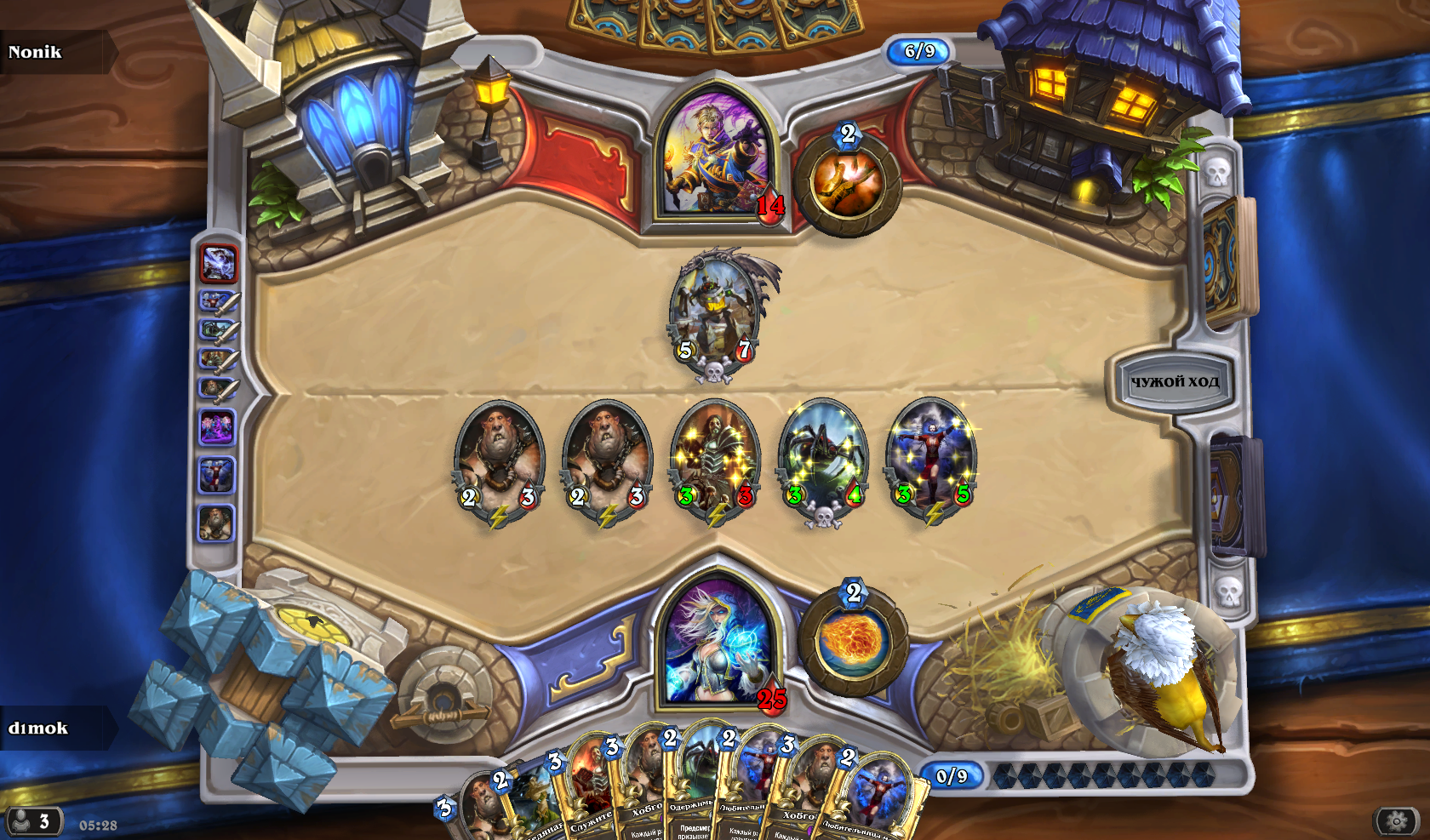1430x840 pixels.
Task: Click the "чужой ход" end turn button
Action: [1175, 382]
